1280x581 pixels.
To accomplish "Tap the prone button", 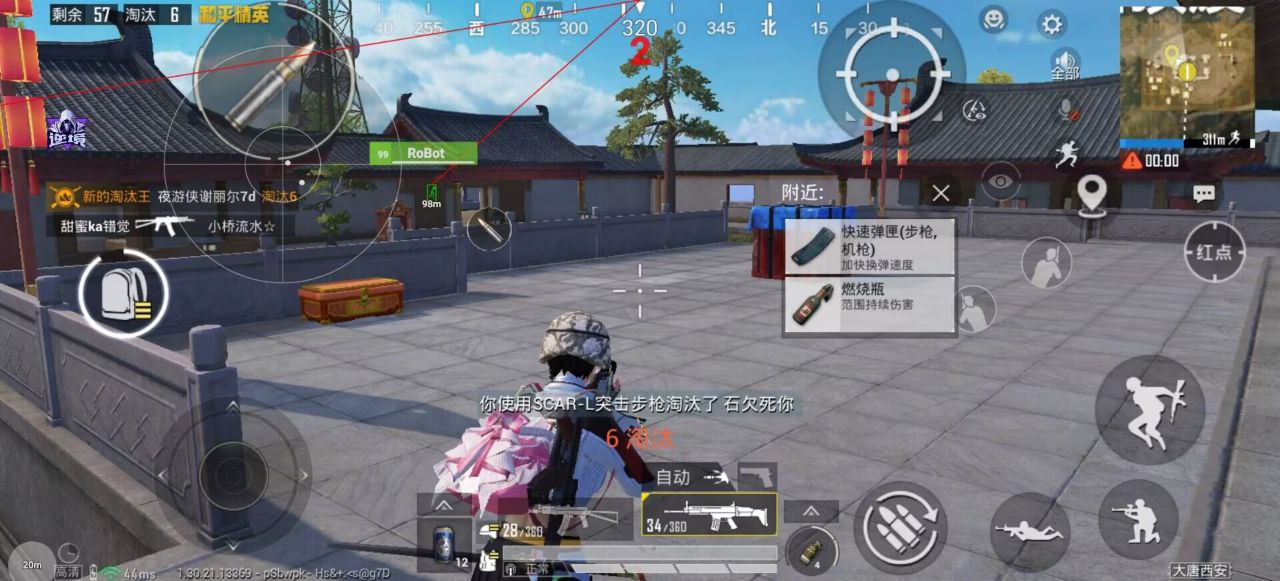I will tap(1030, 531).
